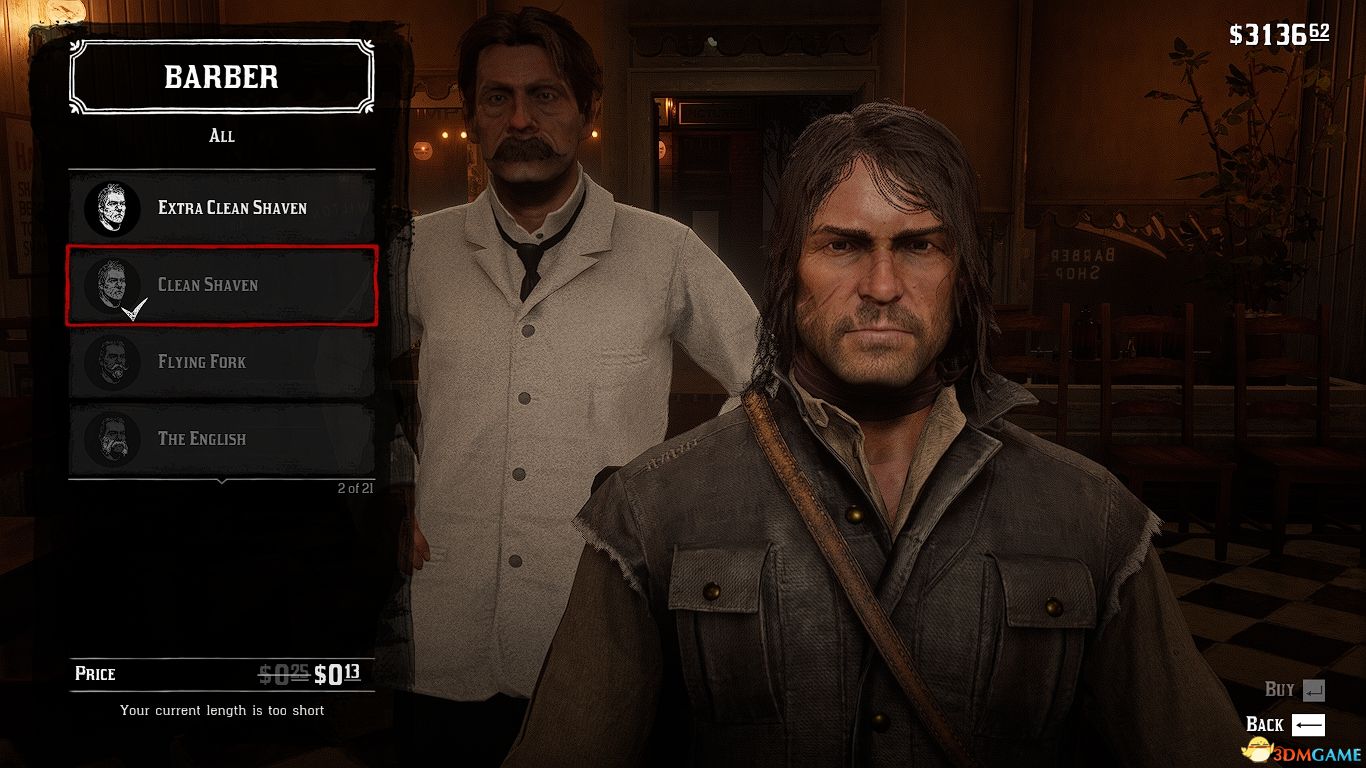Screen dimensions: 1366x768
Task: Click the Flying Fork style portrait
Action: point(112,363)
